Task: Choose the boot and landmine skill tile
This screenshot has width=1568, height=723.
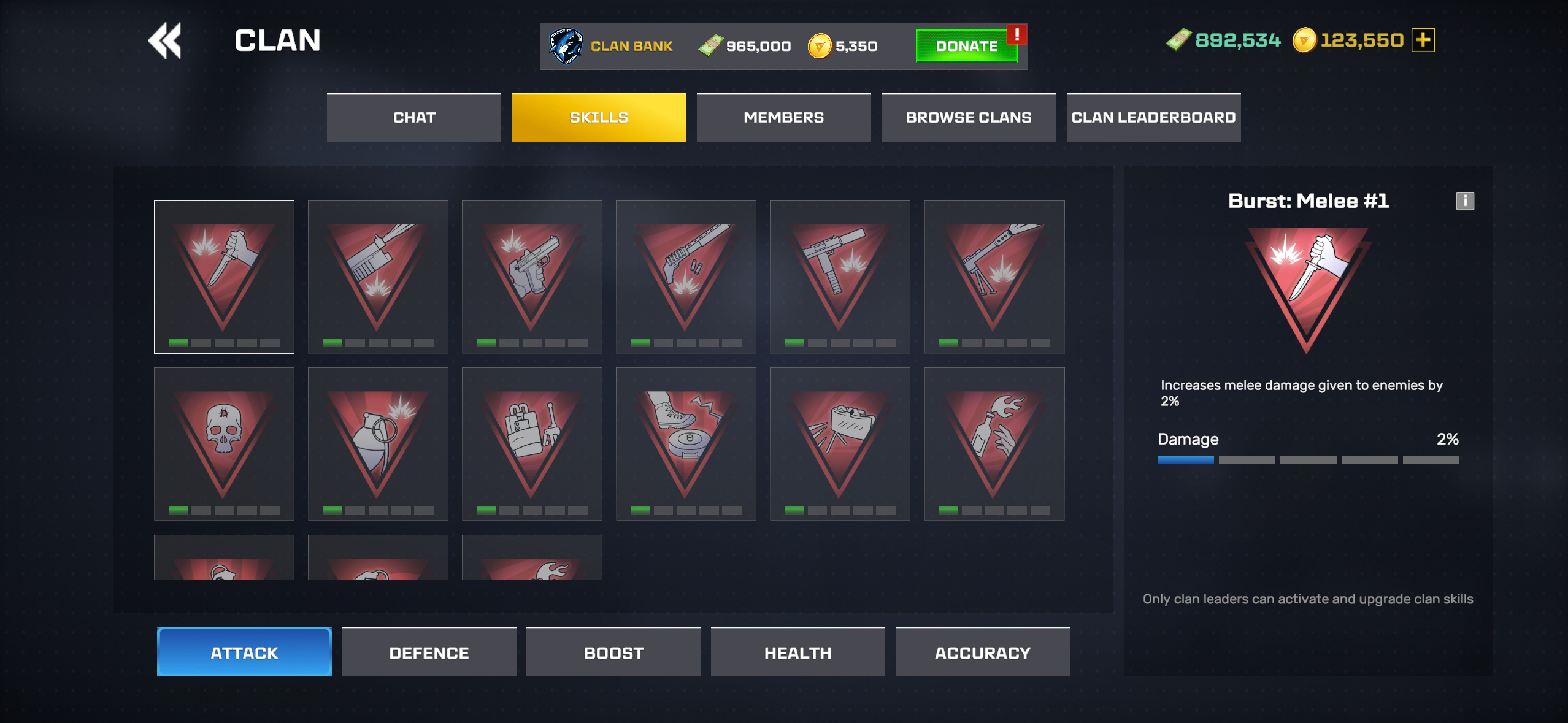Action: (686, 444)
